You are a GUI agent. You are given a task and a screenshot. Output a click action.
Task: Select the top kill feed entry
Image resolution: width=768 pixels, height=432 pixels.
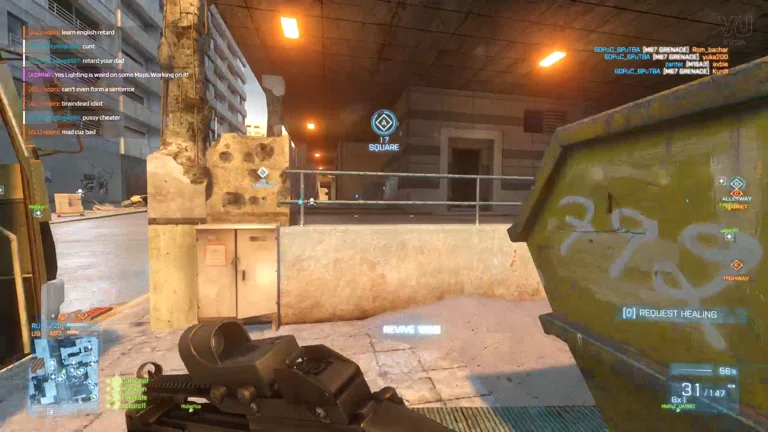click(669, 49)
